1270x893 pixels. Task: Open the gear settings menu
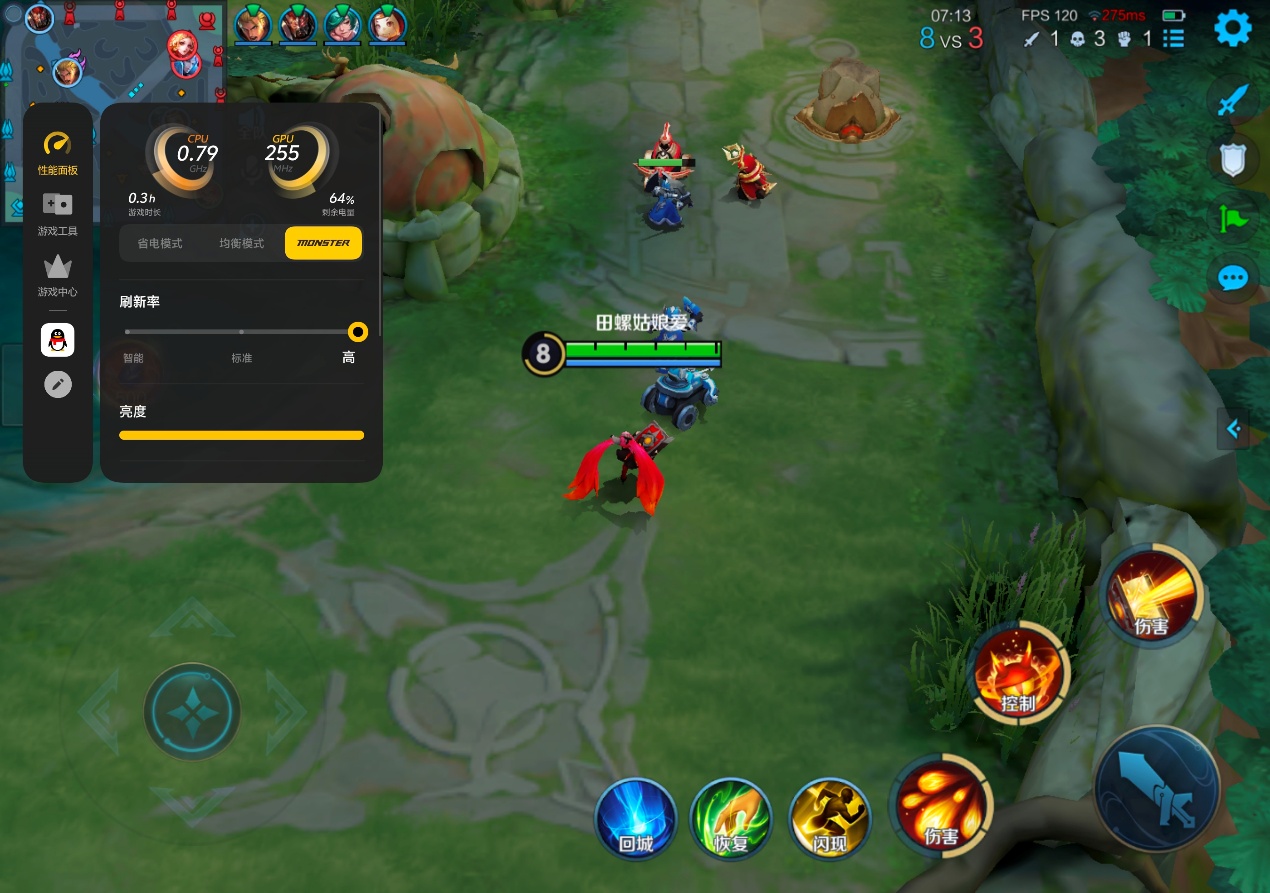pos(1232,28)
